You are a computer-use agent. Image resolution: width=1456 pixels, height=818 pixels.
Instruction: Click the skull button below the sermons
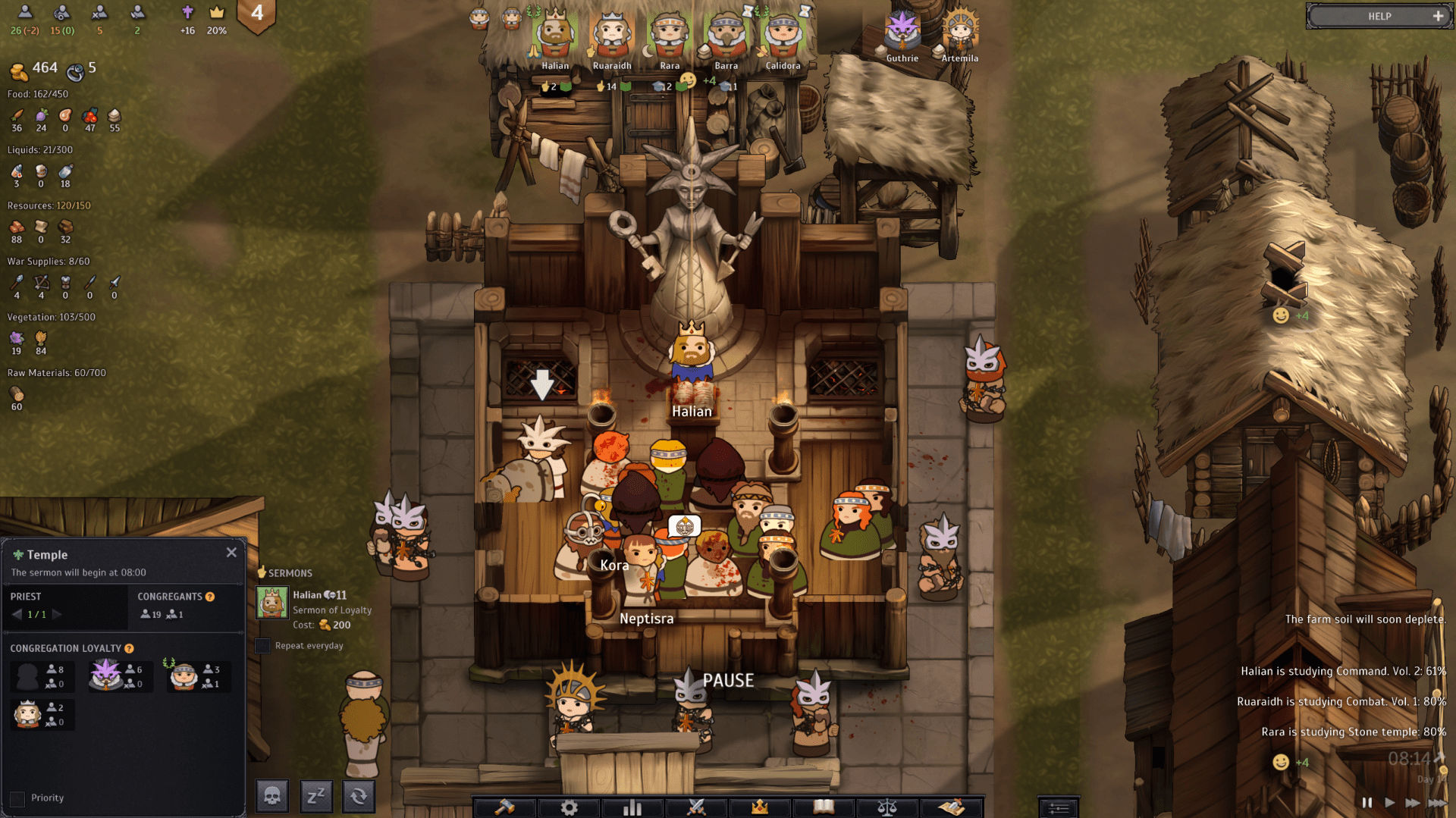tap(272, 796)
